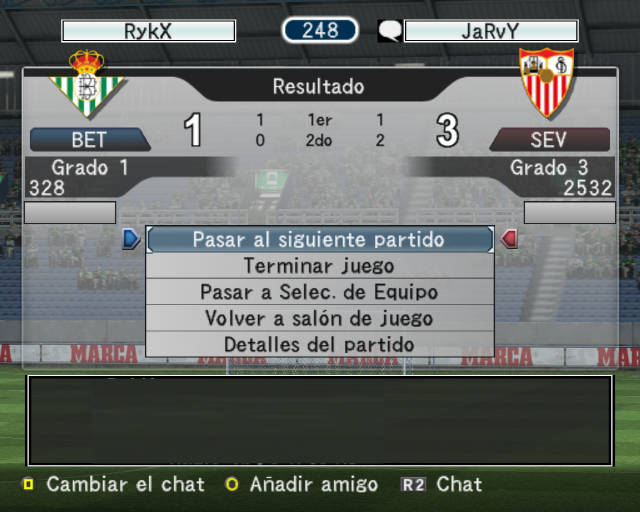Click the blue arrow beside the menu
This screenshot has height=512, width=640.
click(131, 239)
